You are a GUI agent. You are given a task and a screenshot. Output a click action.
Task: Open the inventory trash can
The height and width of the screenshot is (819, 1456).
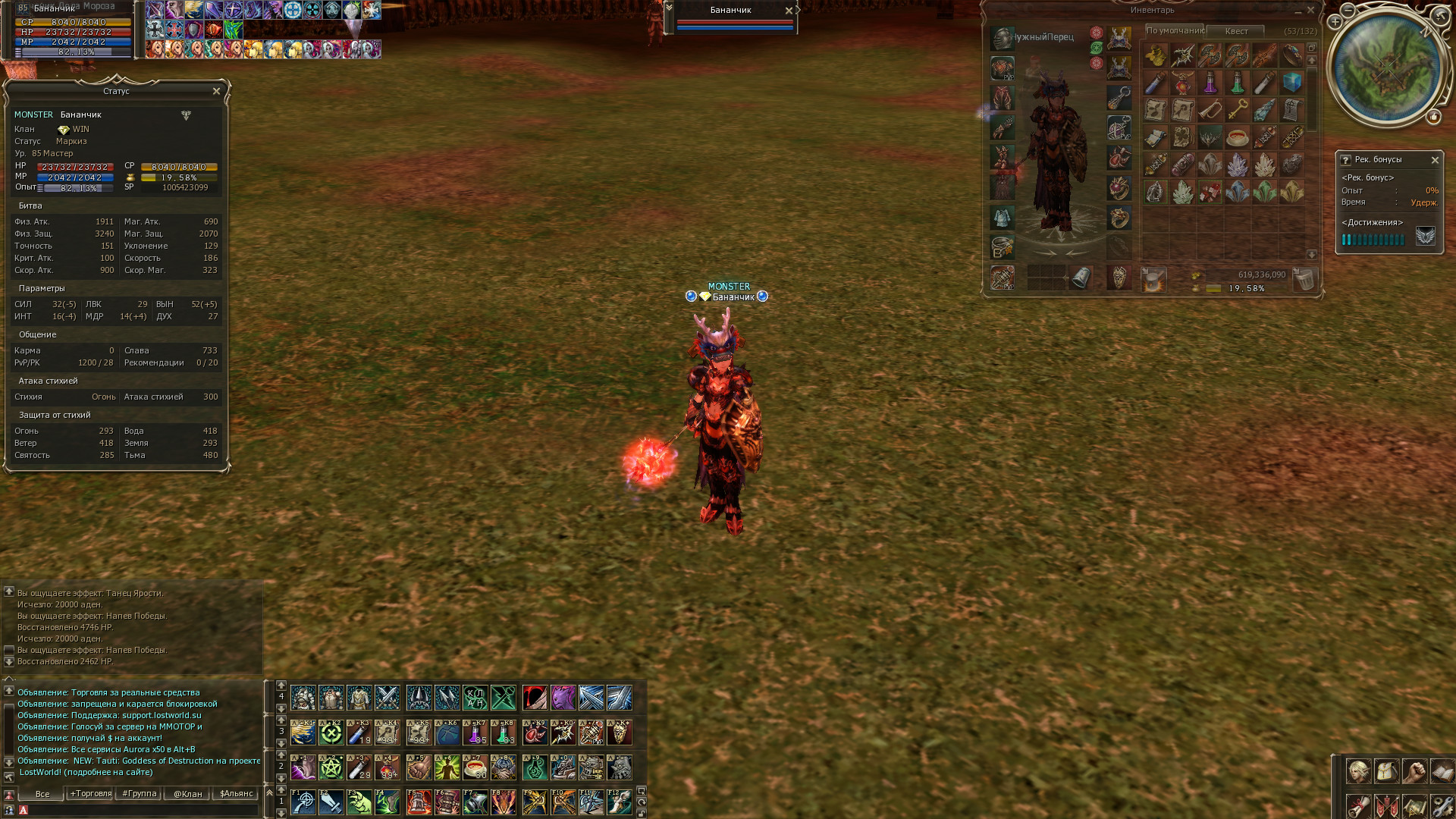[1304, 280]
